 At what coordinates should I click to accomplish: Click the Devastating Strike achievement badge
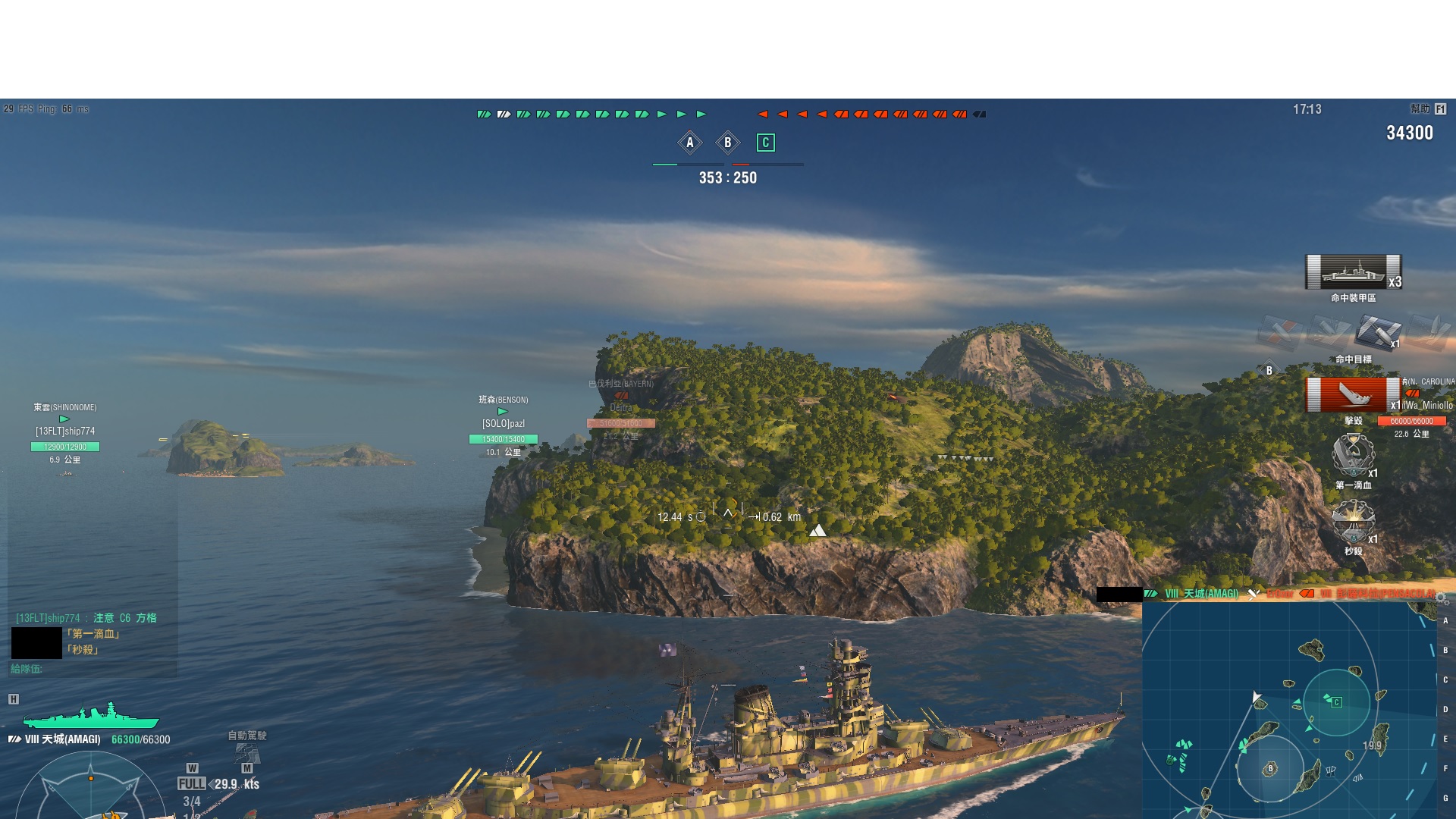(x=1353, y=522)
